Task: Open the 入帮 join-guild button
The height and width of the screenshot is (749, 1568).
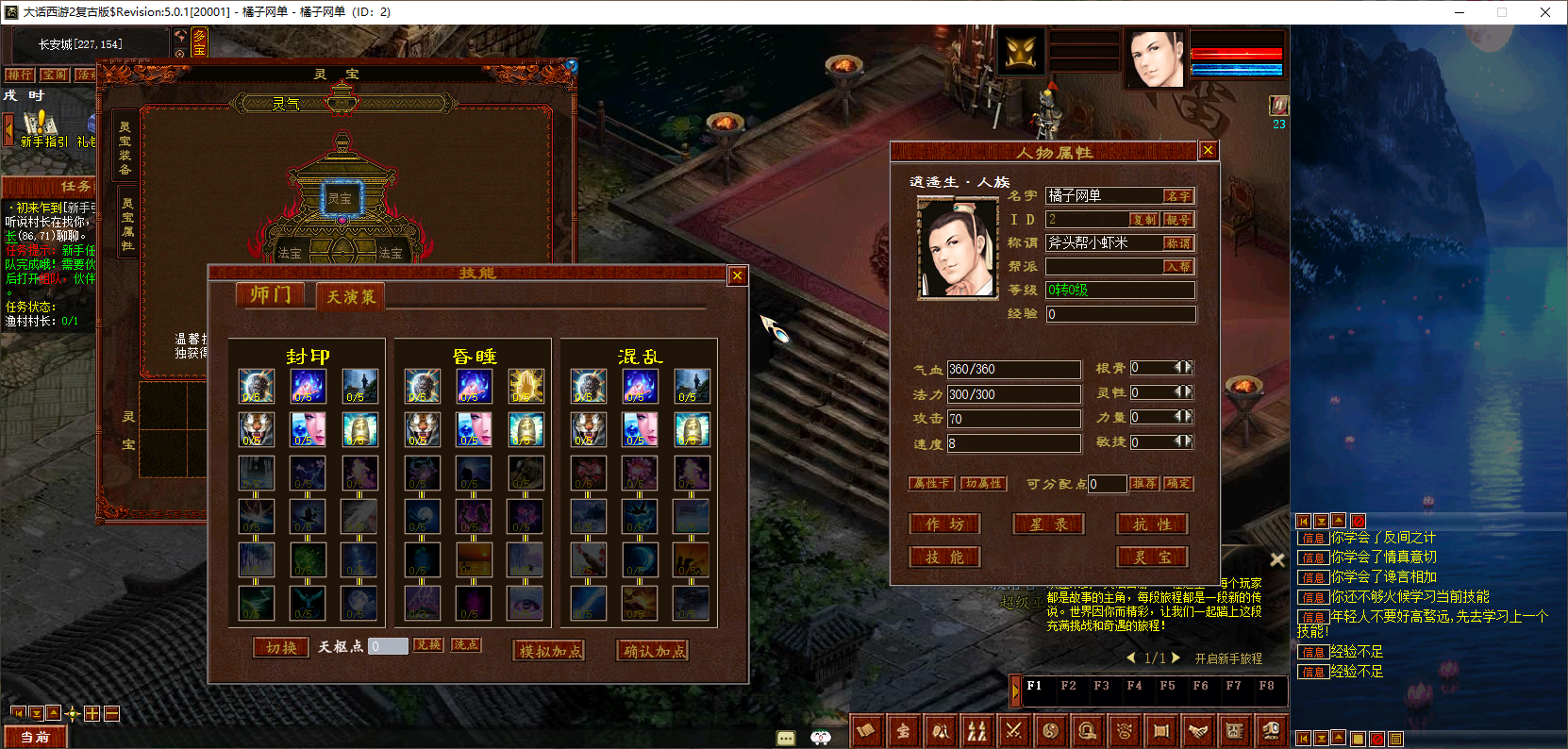Action: coord(1177,267)
